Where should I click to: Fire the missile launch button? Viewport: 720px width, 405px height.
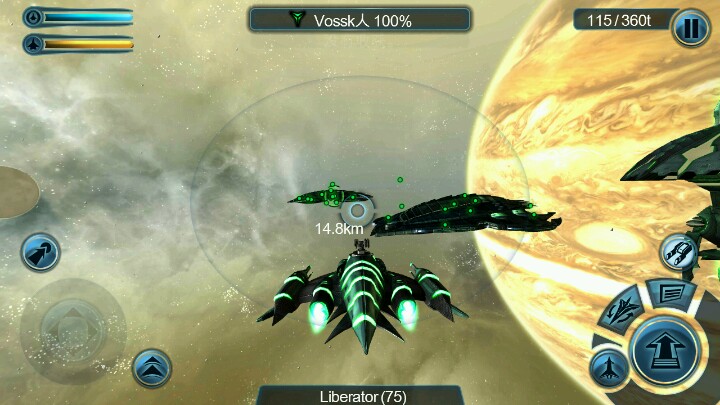(40, 251)
